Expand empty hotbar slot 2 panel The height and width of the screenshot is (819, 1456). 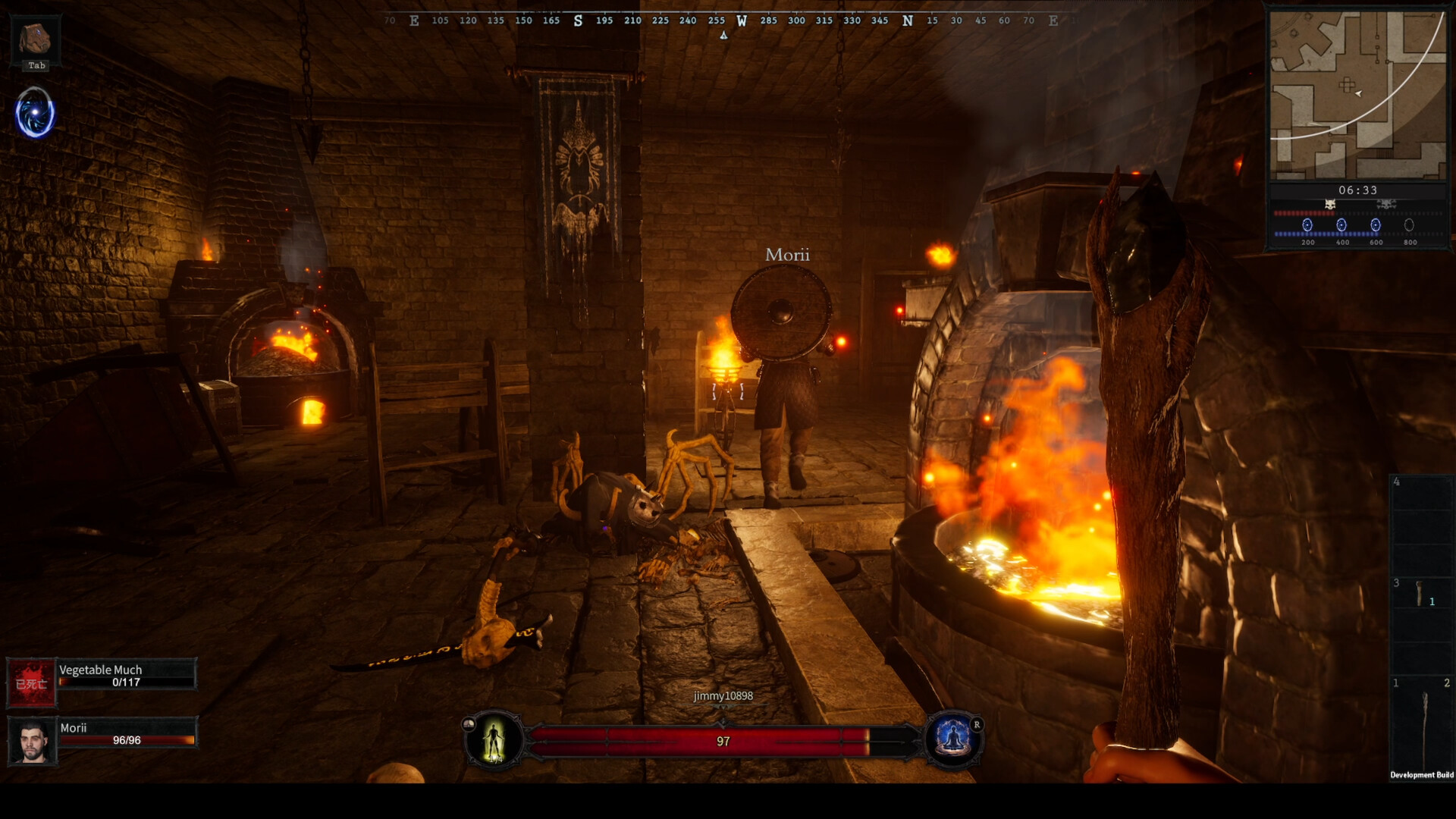tap(1445, 682)
